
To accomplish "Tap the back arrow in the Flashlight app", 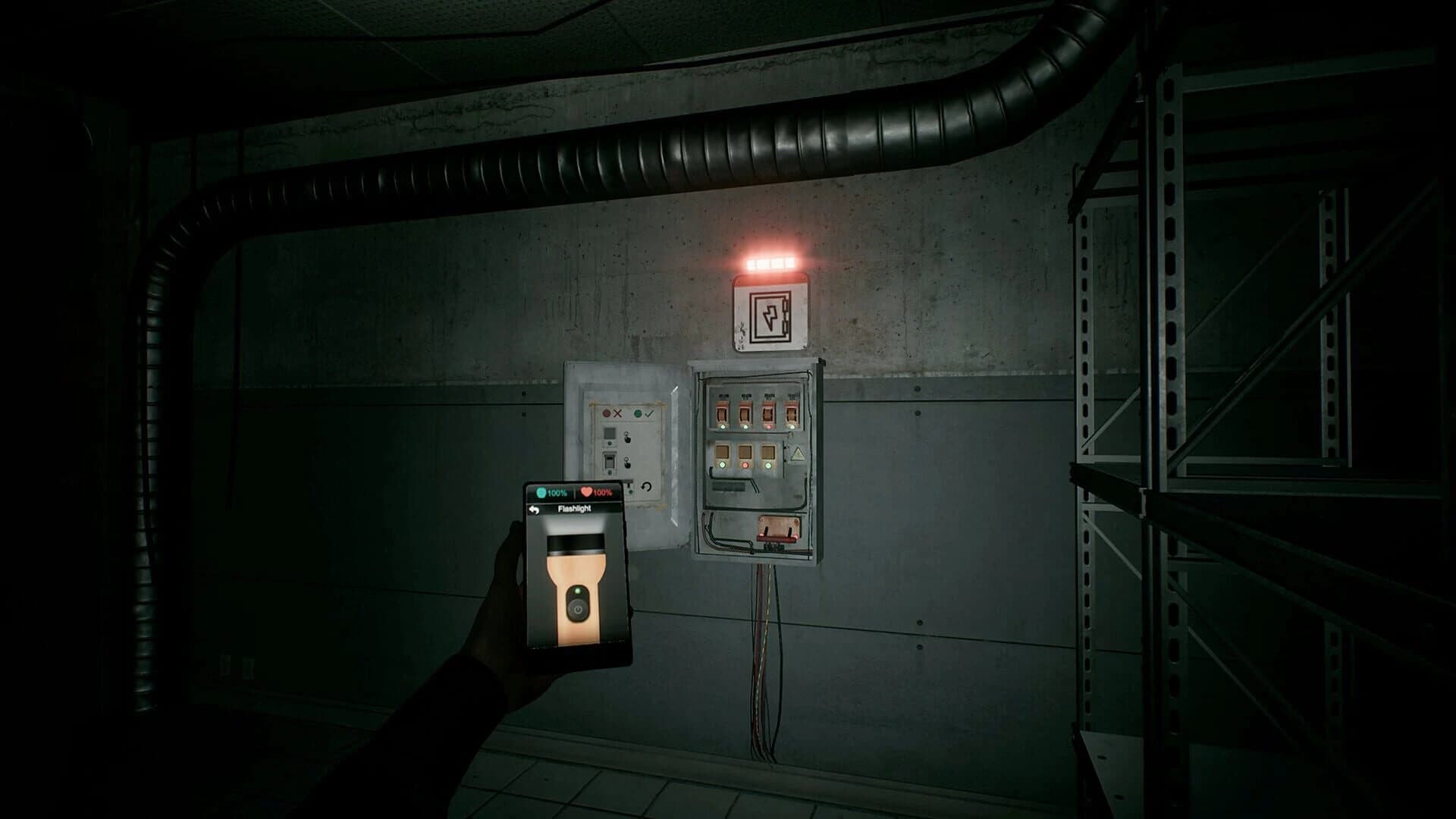I will click(535, 510).
